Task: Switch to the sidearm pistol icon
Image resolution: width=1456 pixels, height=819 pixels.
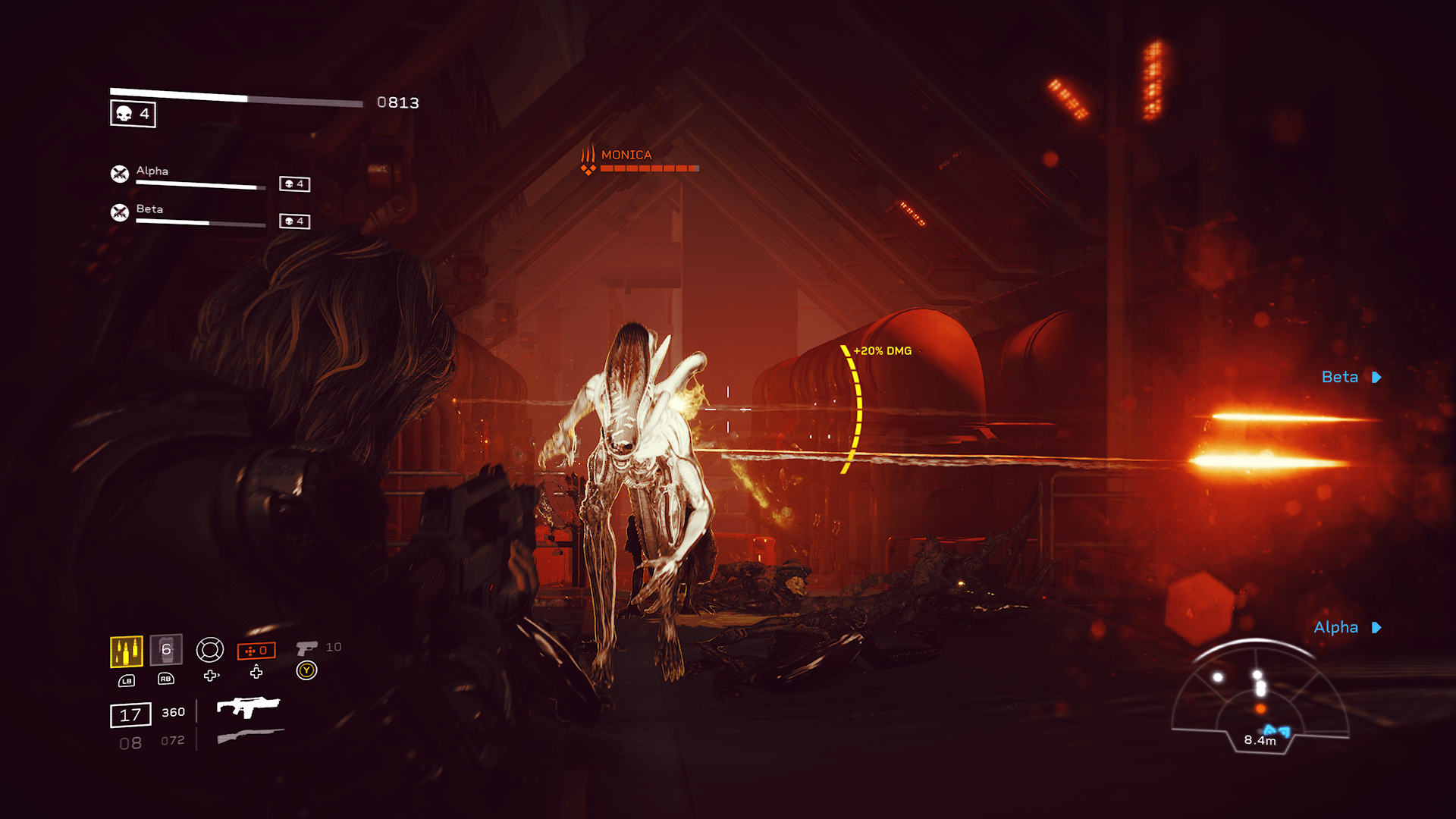Action: (x=307, y=648)
